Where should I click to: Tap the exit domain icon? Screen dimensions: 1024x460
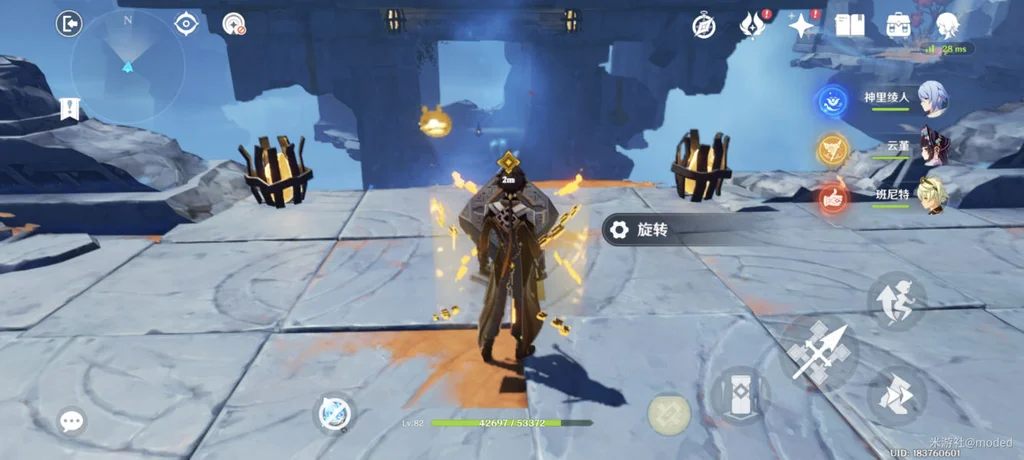(x=69, y=24)
